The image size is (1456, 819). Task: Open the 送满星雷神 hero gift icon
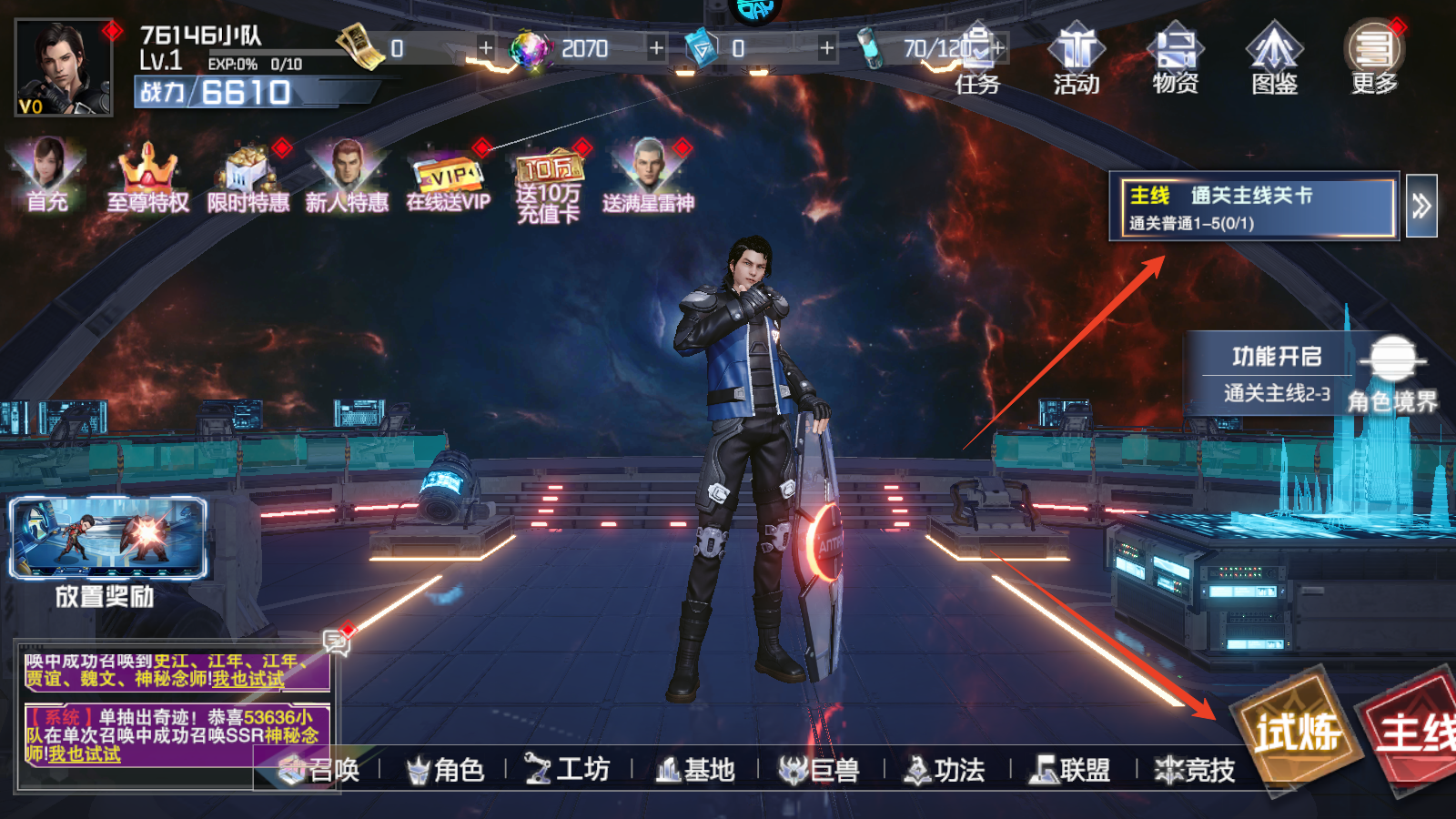[x=648, y=177]
